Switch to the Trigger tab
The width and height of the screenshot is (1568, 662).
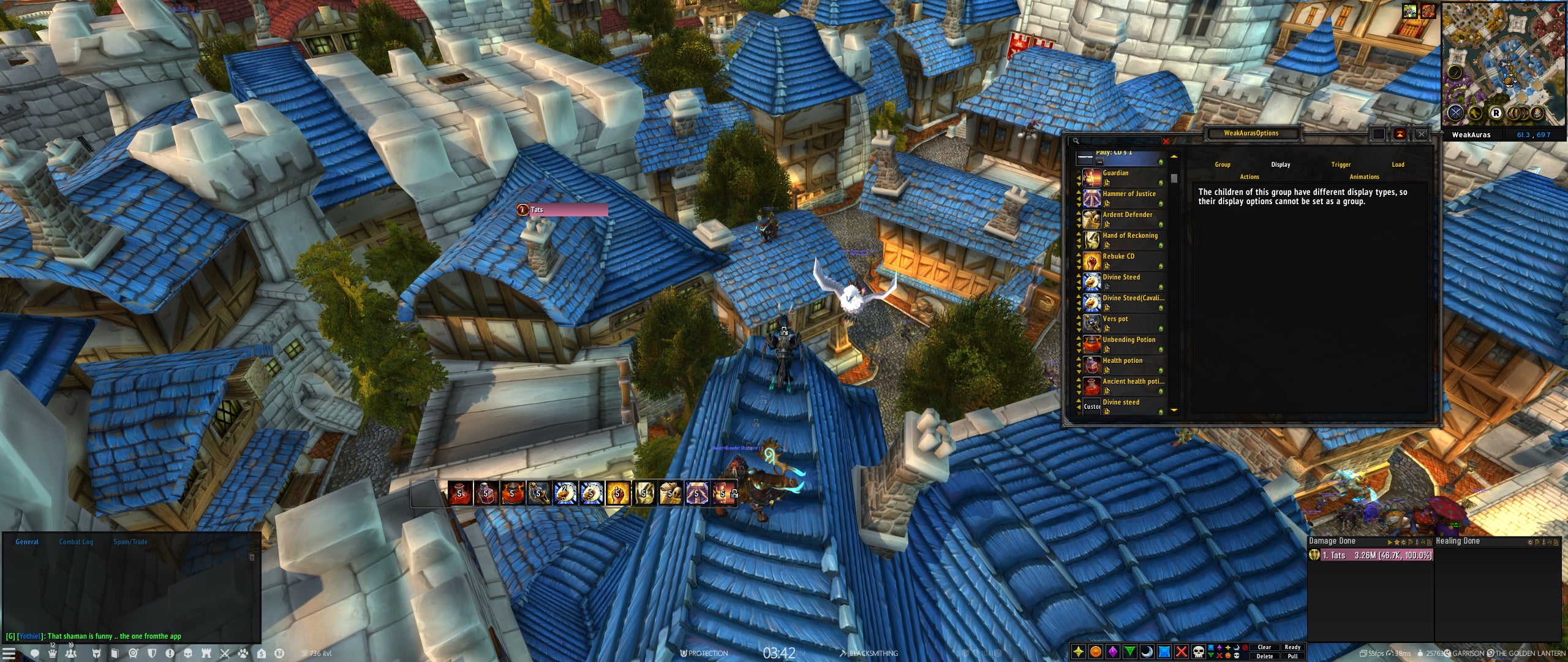point(1341,164)
